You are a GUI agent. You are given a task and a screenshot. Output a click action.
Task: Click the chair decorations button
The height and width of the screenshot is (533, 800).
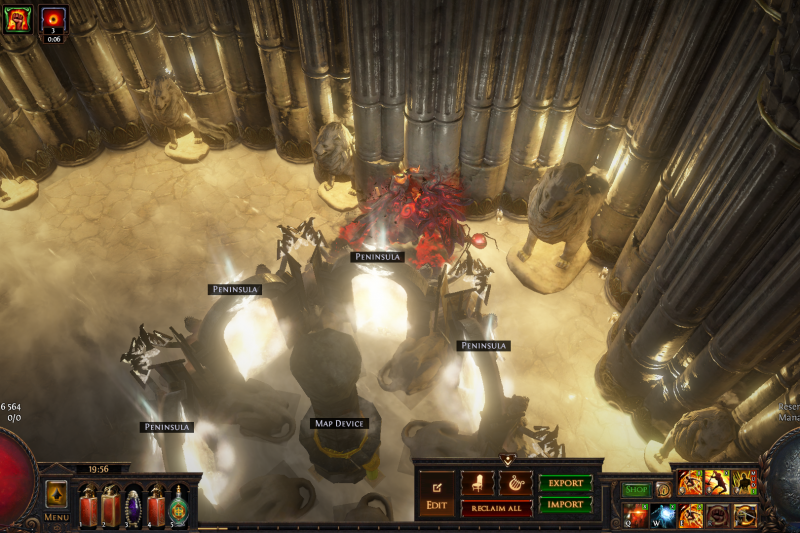[x=477, y=483]
